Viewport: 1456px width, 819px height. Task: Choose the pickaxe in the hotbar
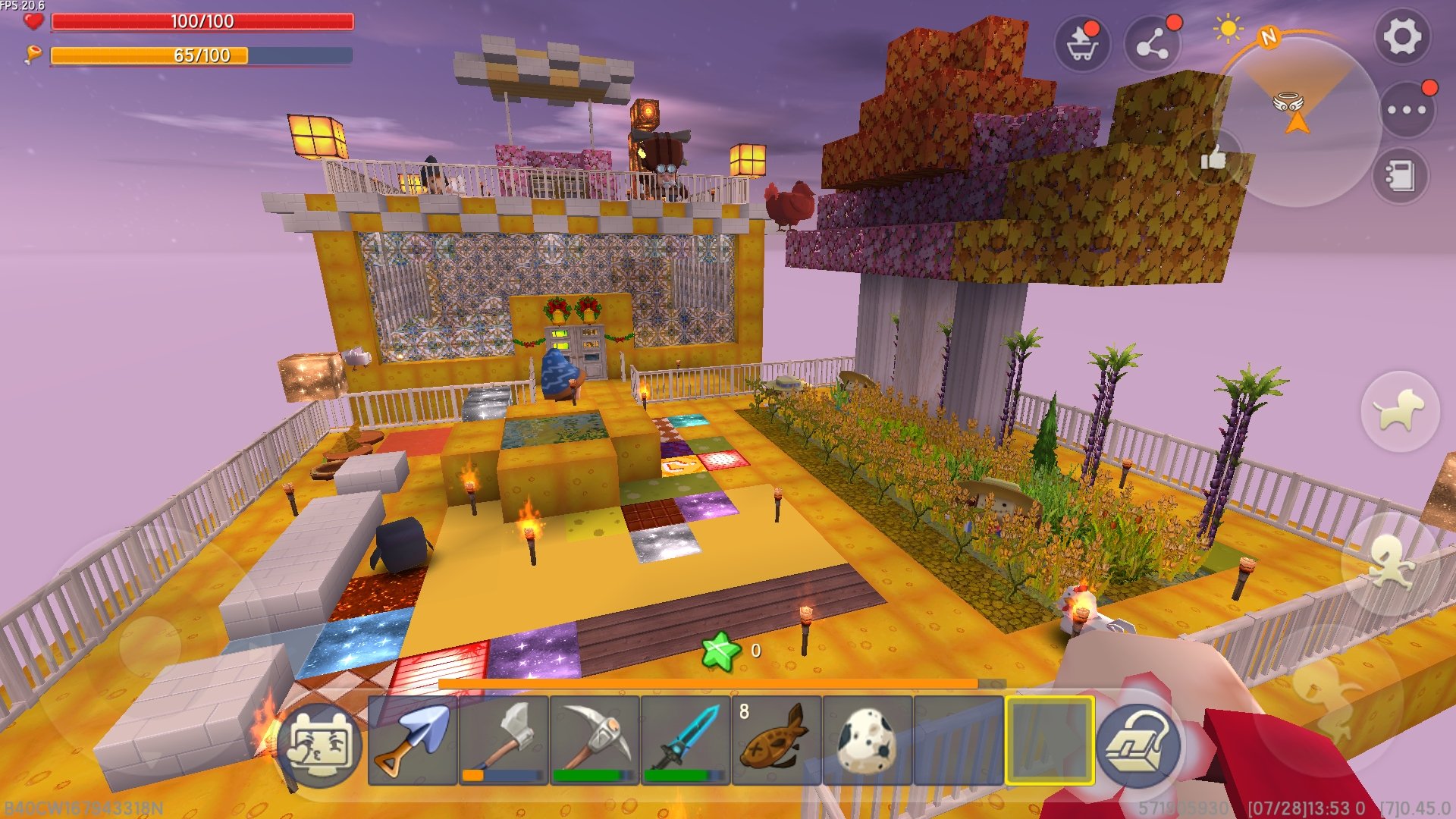tap(595, 740)
